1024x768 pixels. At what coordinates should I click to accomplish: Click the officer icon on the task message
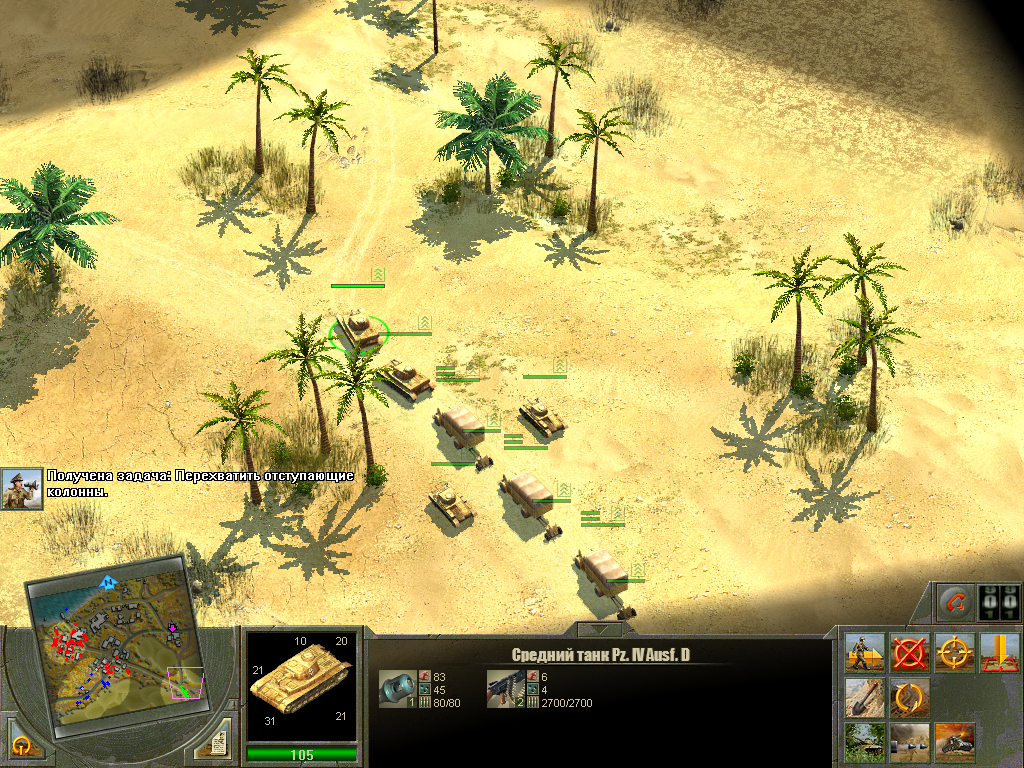[21, 489]
